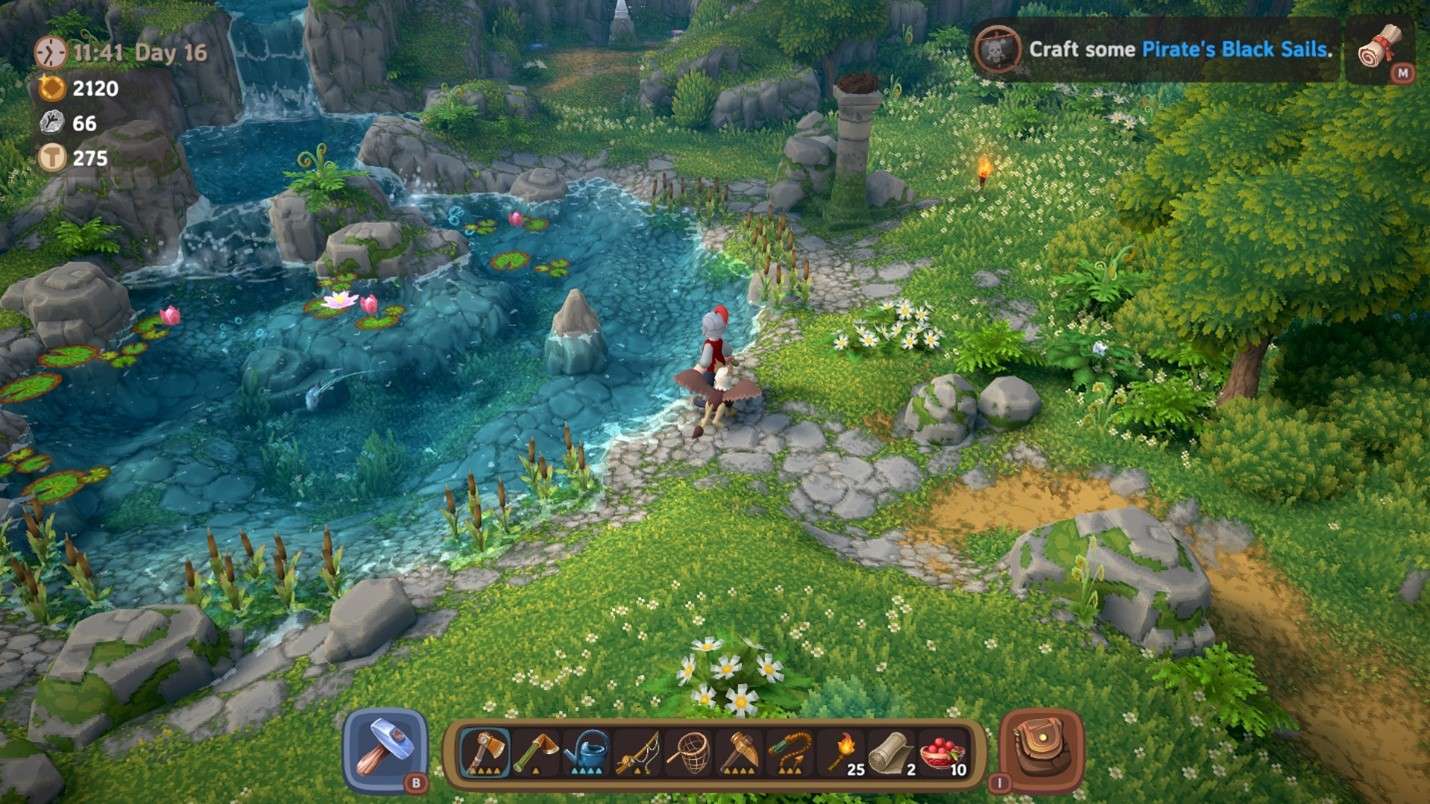Choose the torch stack of 25
Viewport: 1430px width, 804px height.
[x=843, y=751]
